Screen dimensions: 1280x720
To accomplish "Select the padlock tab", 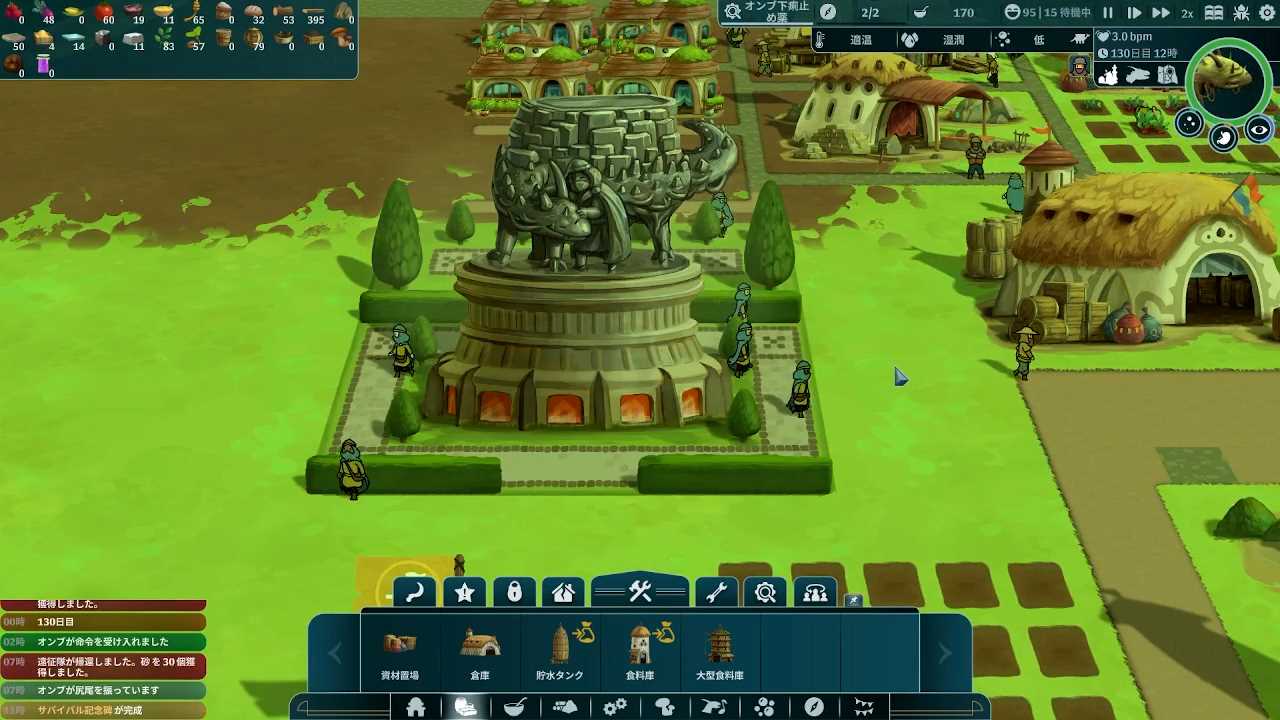I will click(x=515, y=593).
